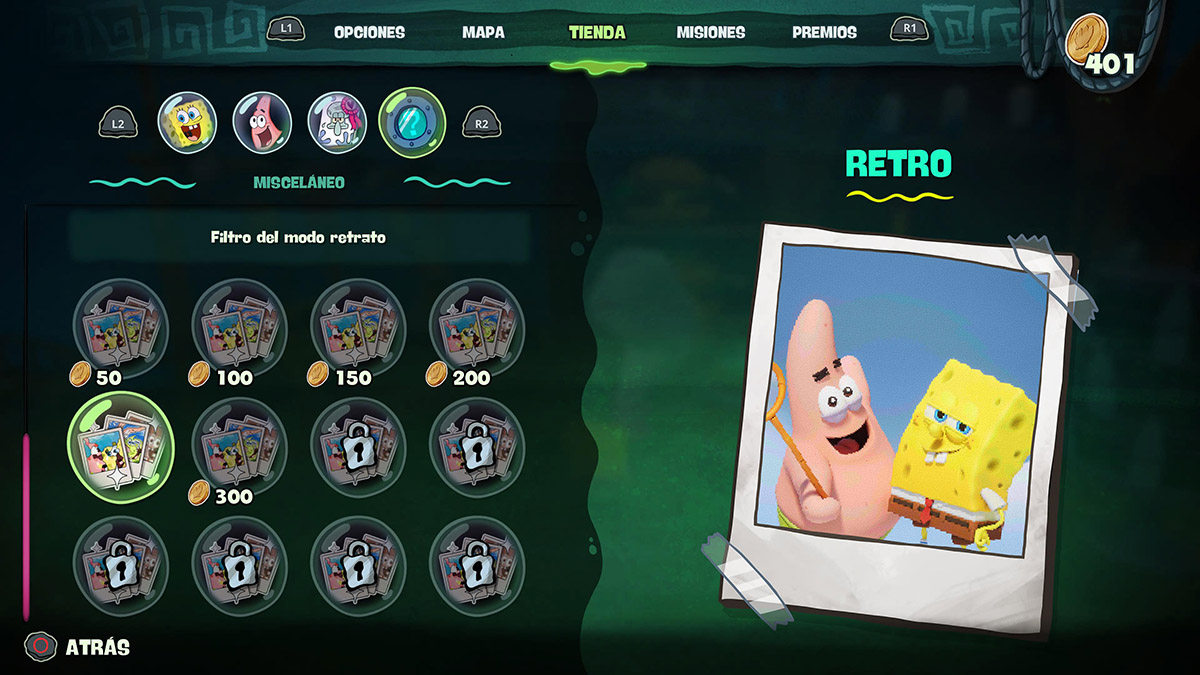
Task: Choose the SpongeBob shop category
Action: point(187,123)
